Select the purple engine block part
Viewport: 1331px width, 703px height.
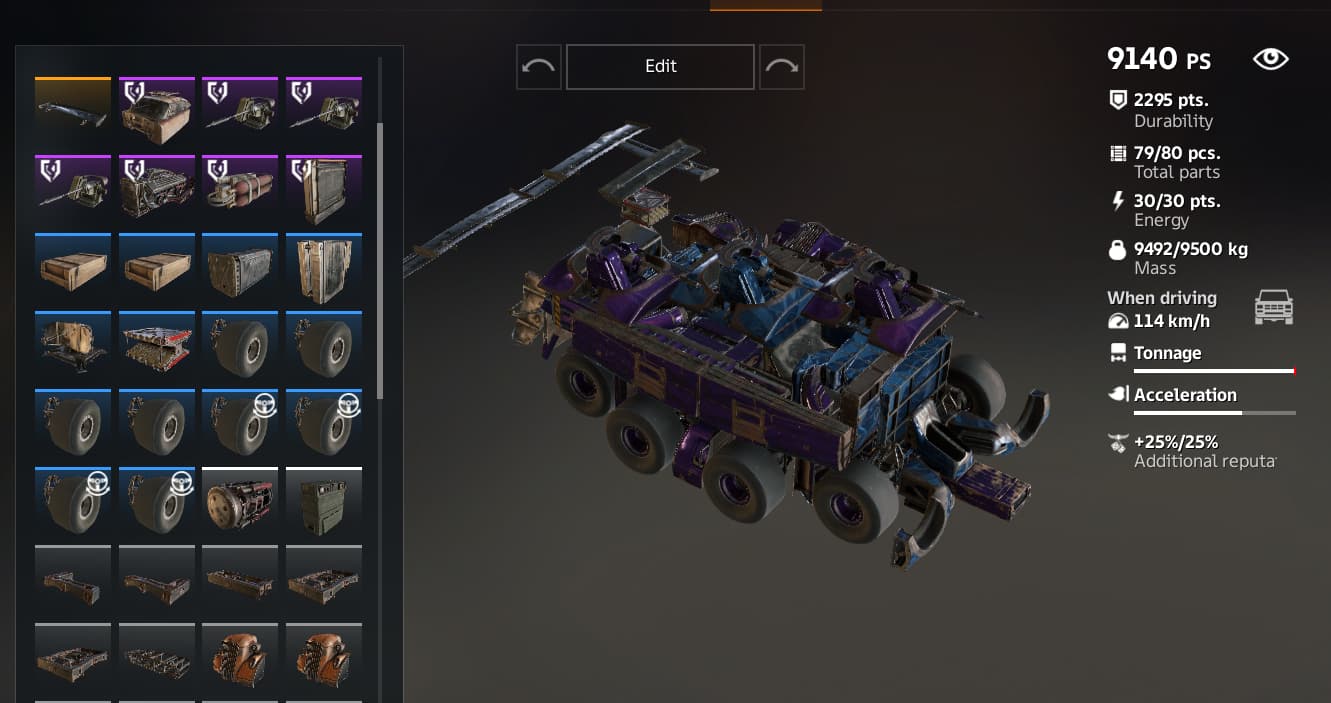(x=157, y=188)
